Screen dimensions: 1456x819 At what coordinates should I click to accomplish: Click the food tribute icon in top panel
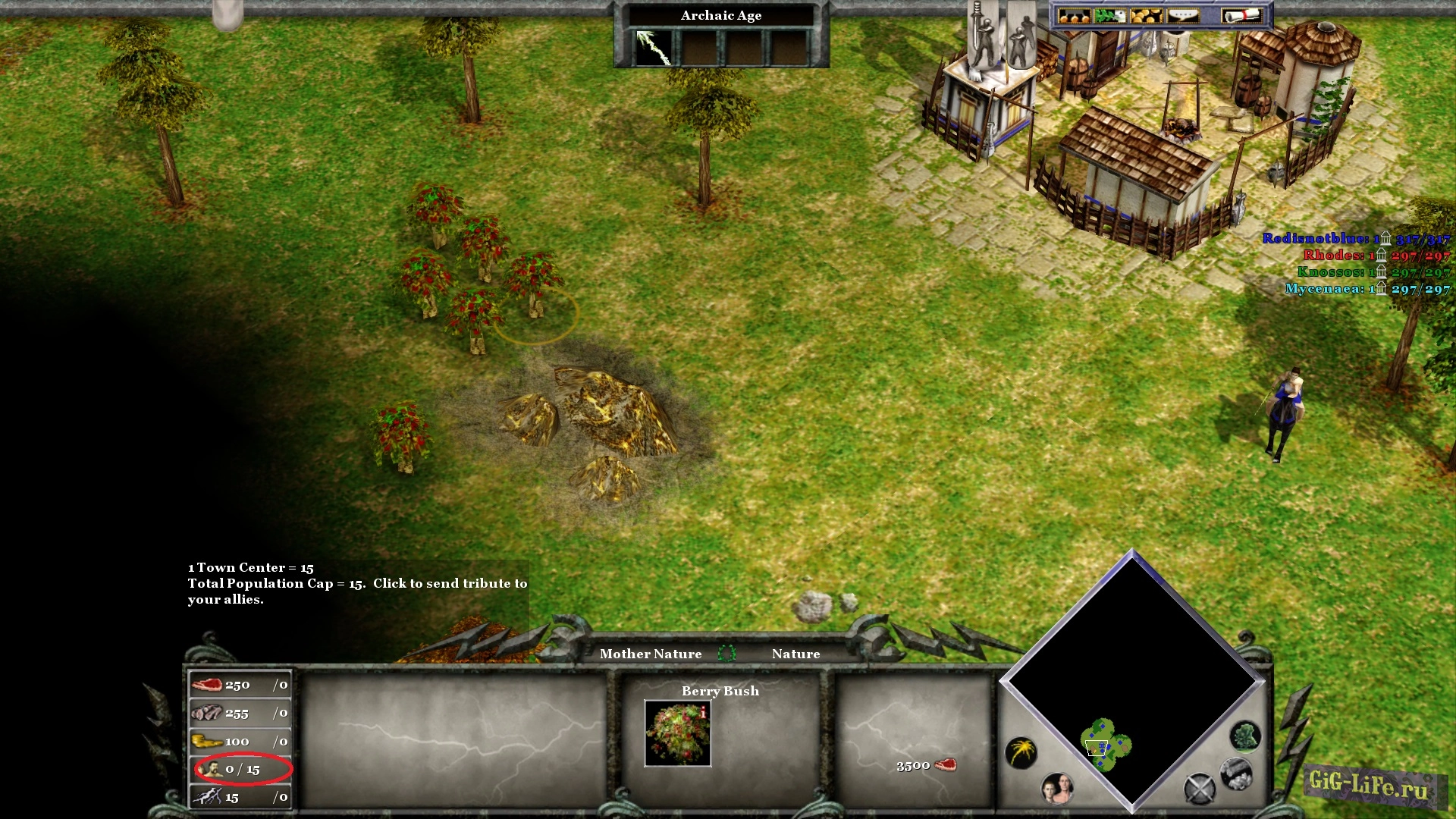coord(1073,15)
